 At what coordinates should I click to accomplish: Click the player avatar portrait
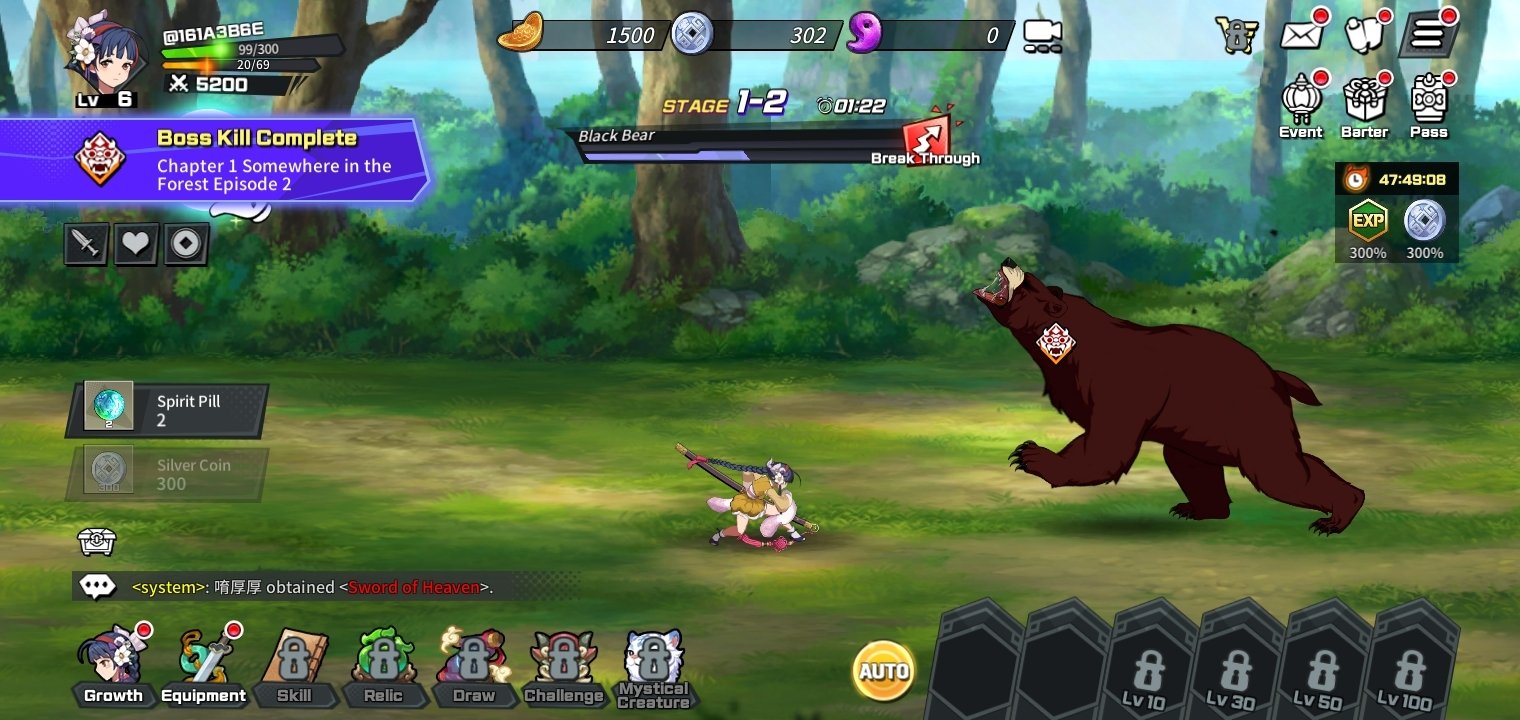101,56
